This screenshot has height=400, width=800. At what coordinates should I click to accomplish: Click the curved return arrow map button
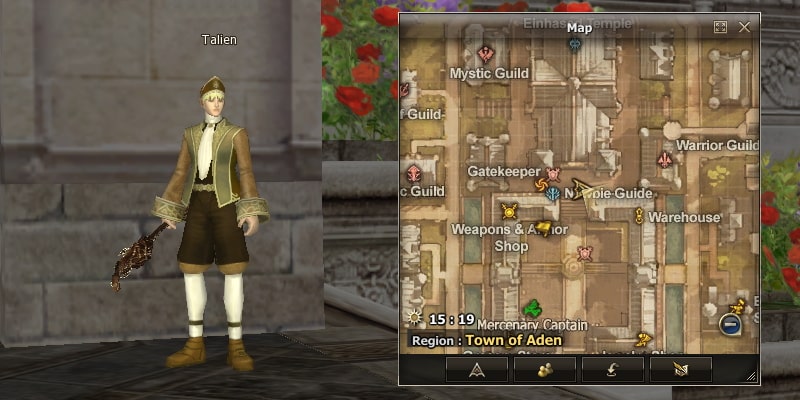pyautogui.click(x=612, y=369)
